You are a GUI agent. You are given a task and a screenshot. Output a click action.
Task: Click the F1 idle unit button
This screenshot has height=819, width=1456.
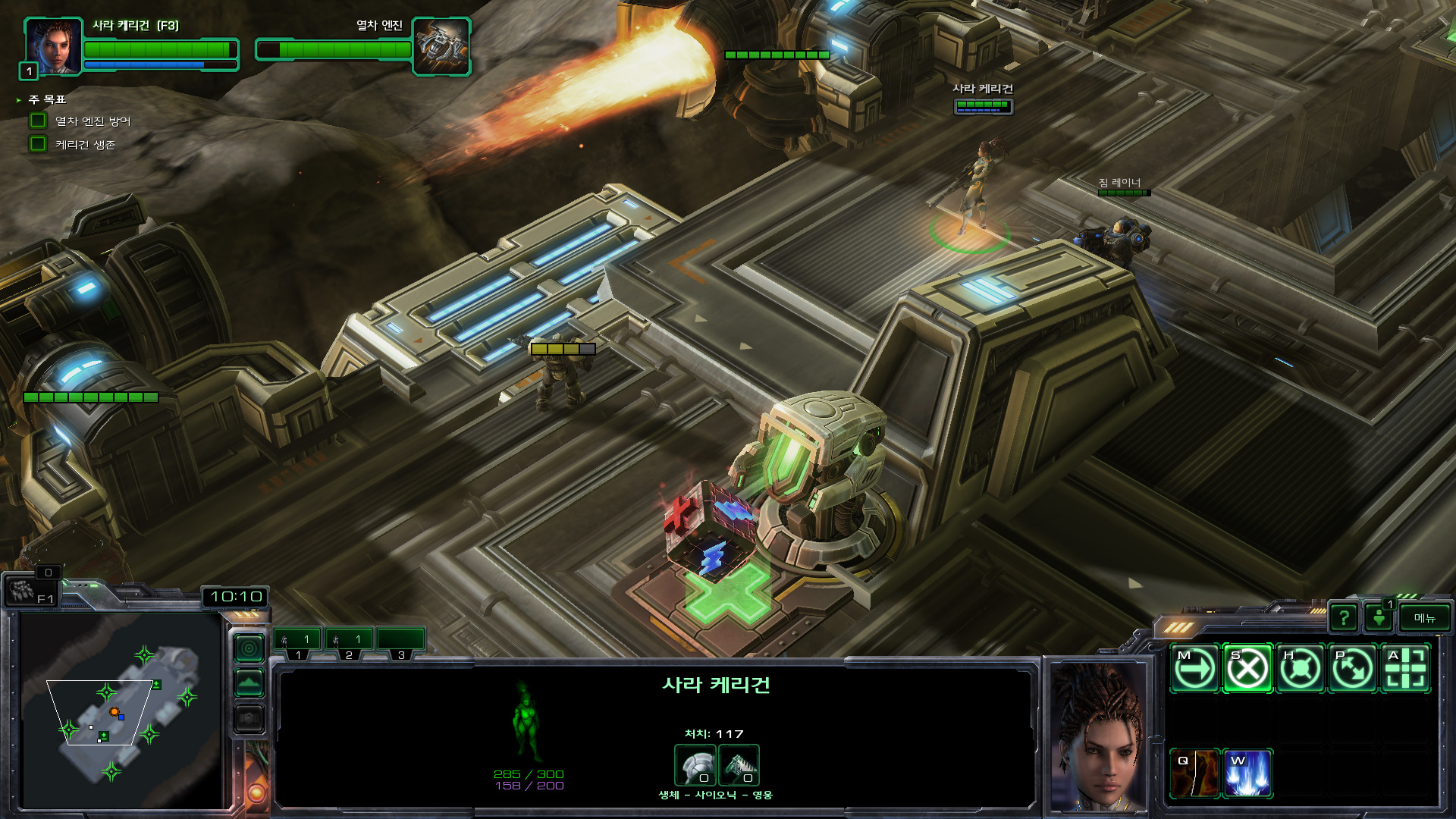30,590
